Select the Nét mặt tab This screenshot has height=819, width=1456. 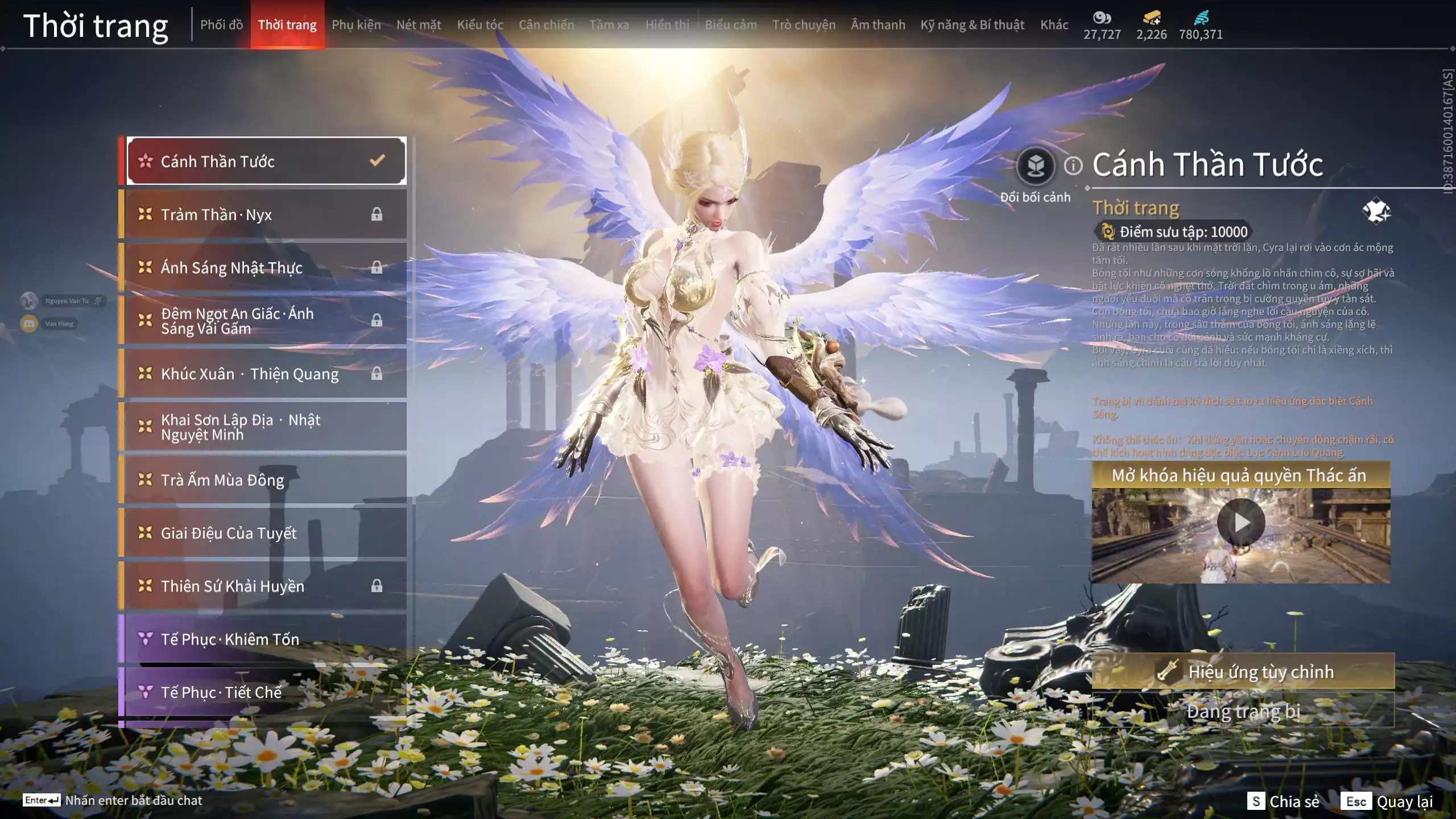[419, 25]
